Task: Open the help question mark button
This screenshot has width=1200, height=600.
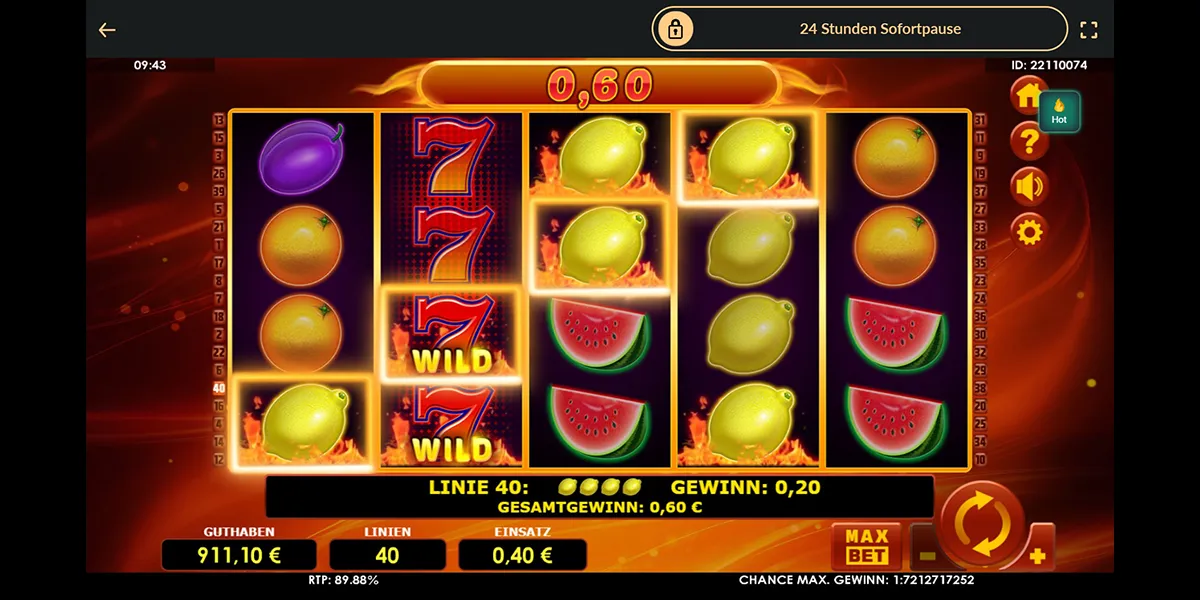Action: (x=1029, y=141)
